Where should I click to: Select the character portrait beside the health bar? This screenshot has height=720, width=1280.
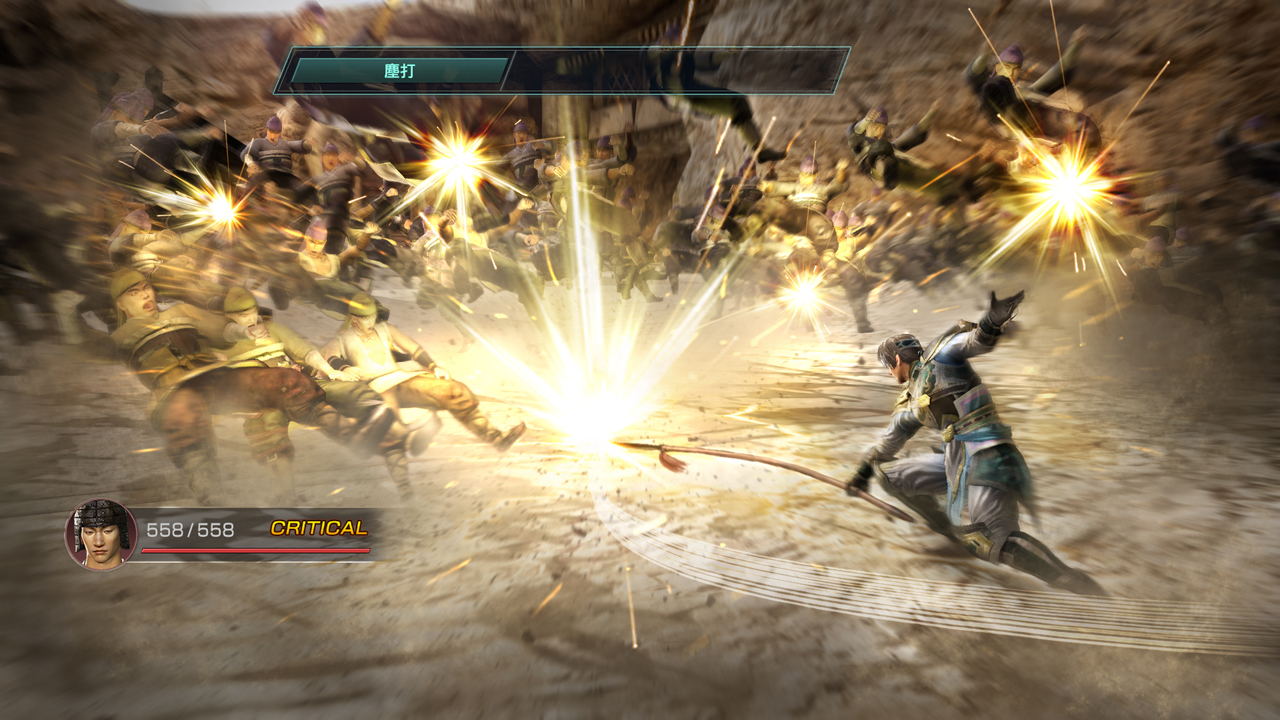coord(101,534)
